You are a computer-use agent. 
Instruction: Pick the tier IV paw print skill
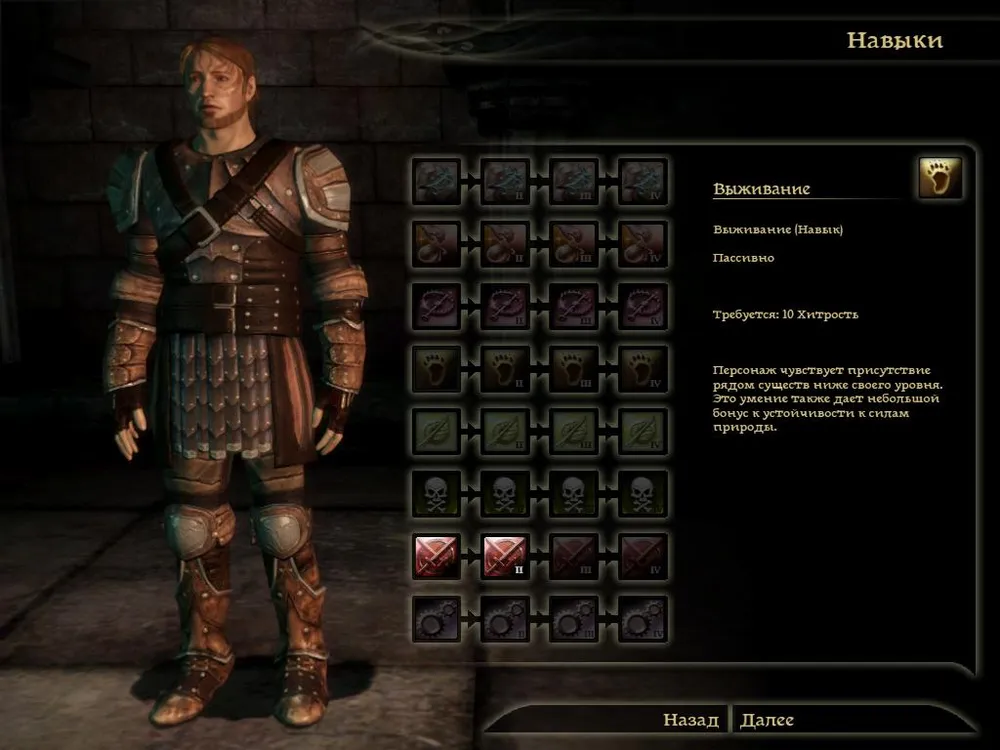(x=642, y=370)
